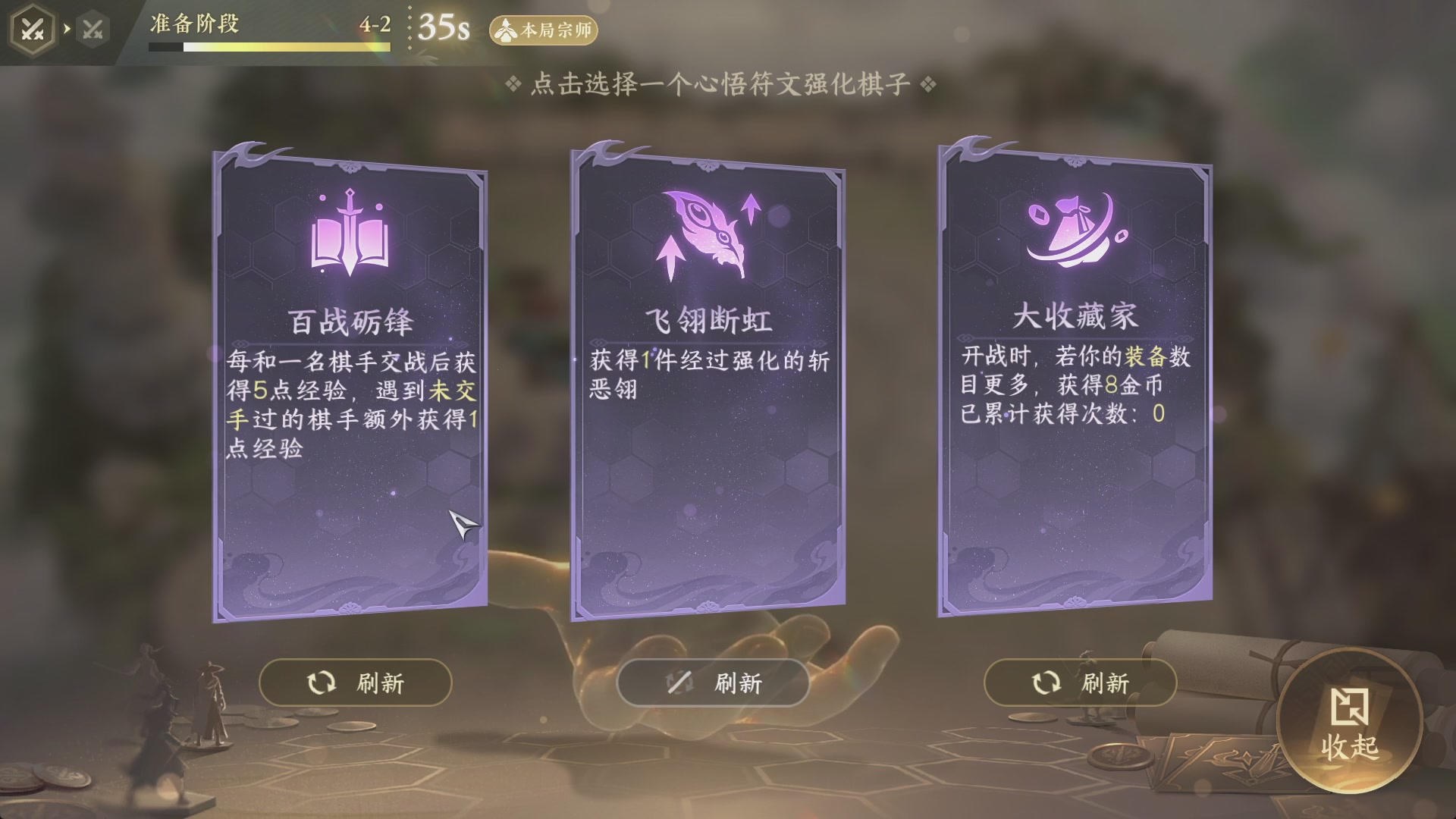Select the 百战砺锋 rune card

coord(350,379)
